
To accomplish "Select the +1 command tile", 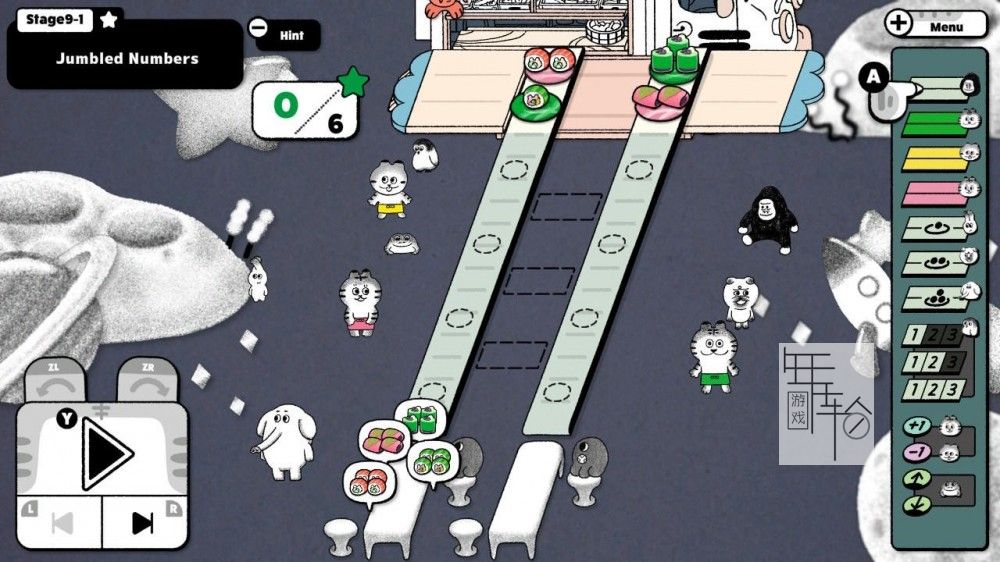I will tap(917, 426).
